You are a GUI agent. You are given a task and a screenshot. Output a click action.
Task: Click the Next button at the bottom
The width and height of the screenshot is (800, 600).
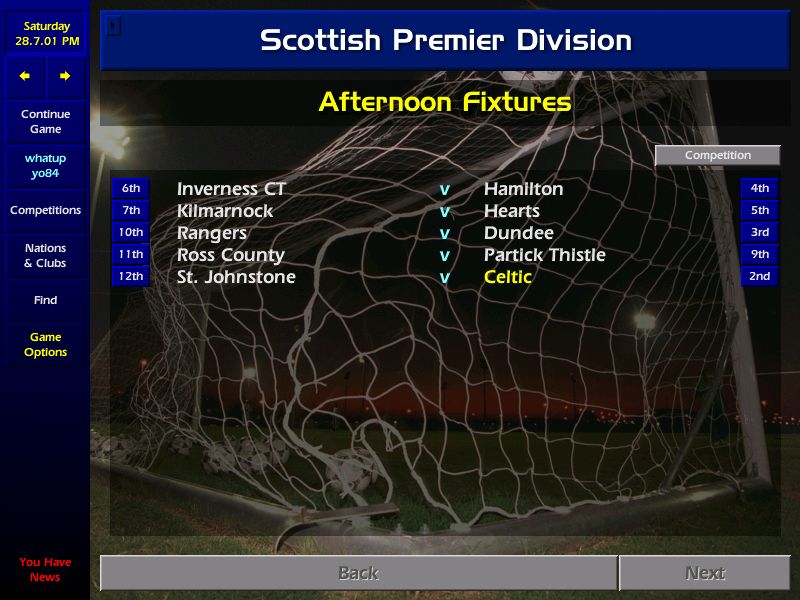pyautogui.click(x=704, y=573)
